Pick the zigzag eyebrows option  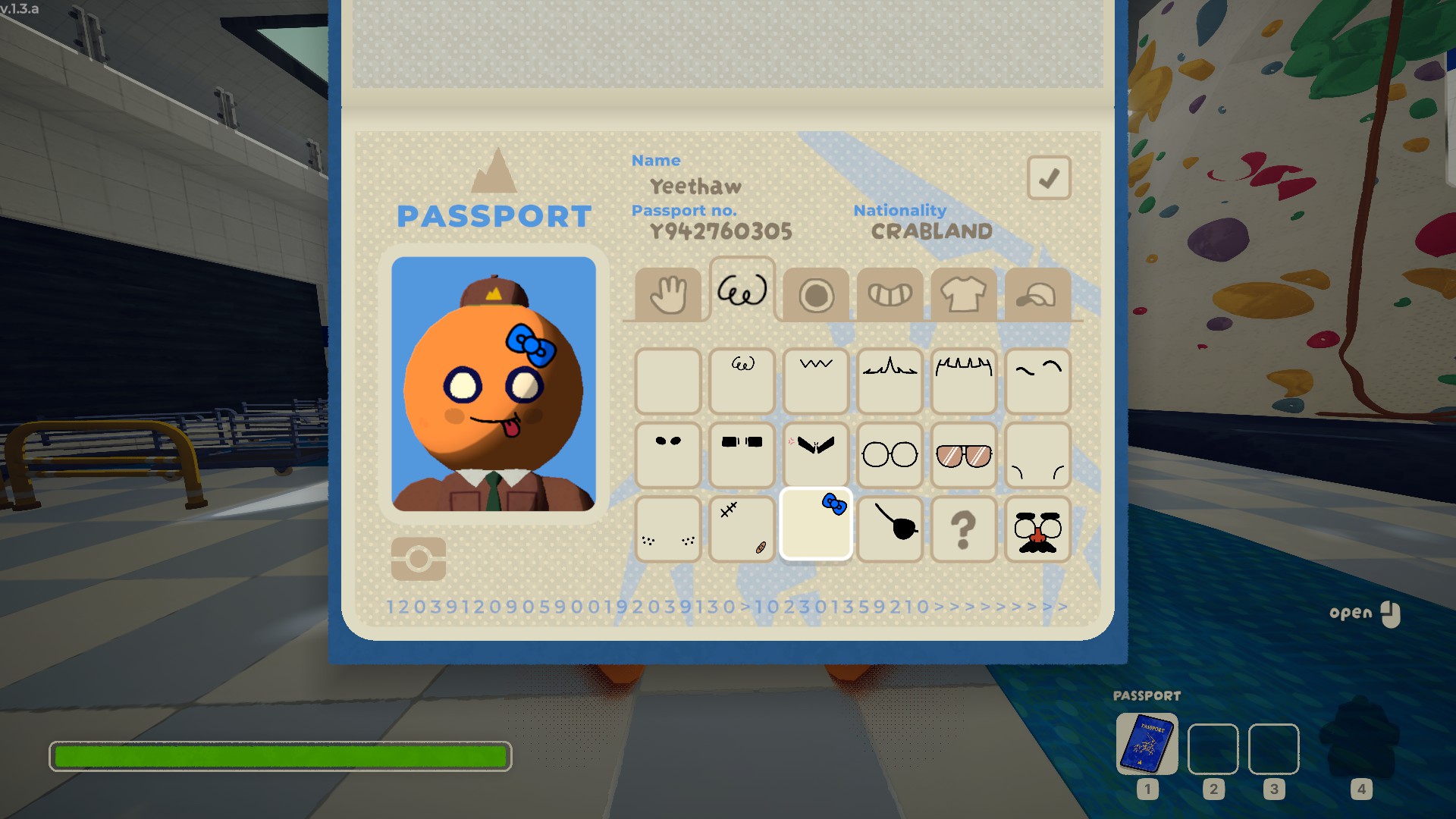pos(816,381)
